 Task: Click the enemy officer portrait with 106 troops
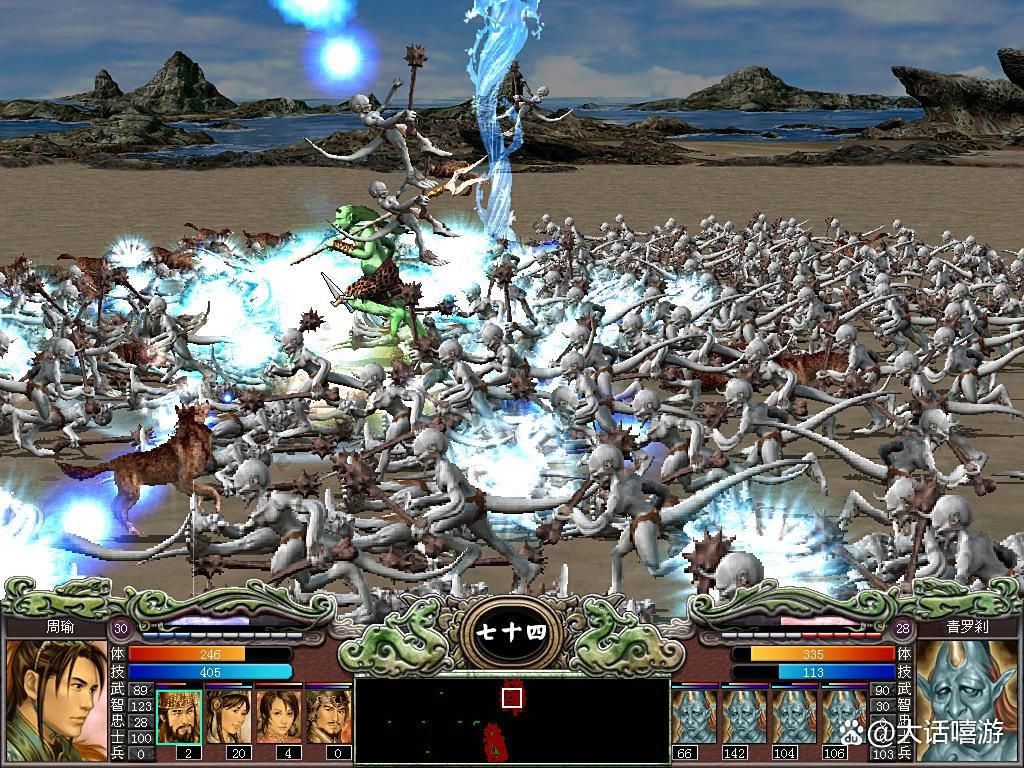843,716
